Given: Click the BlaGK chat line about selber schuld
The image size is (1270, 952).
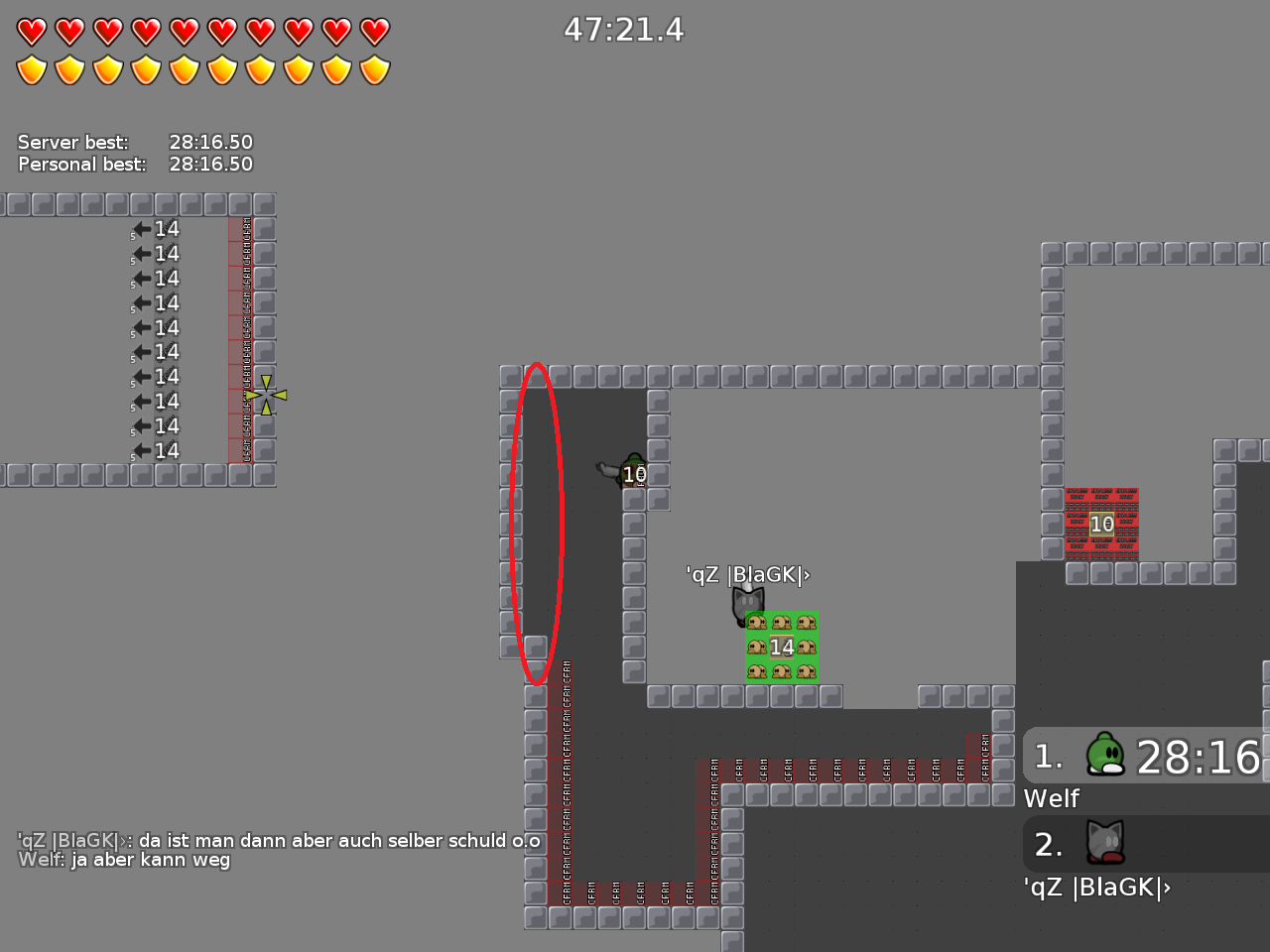Looking at the screenshot, I should pyautogui.click(x=276, y=839).
